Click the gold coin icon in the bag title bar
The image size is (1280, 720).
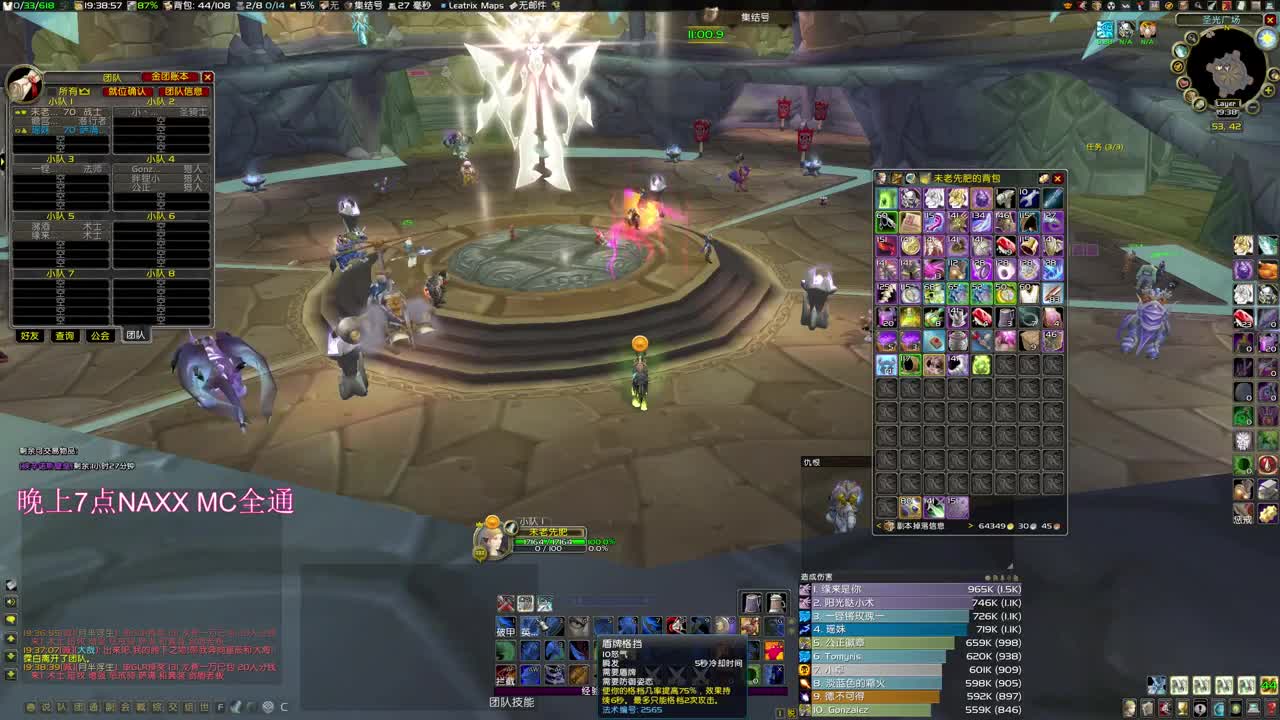pos(1044,178)
